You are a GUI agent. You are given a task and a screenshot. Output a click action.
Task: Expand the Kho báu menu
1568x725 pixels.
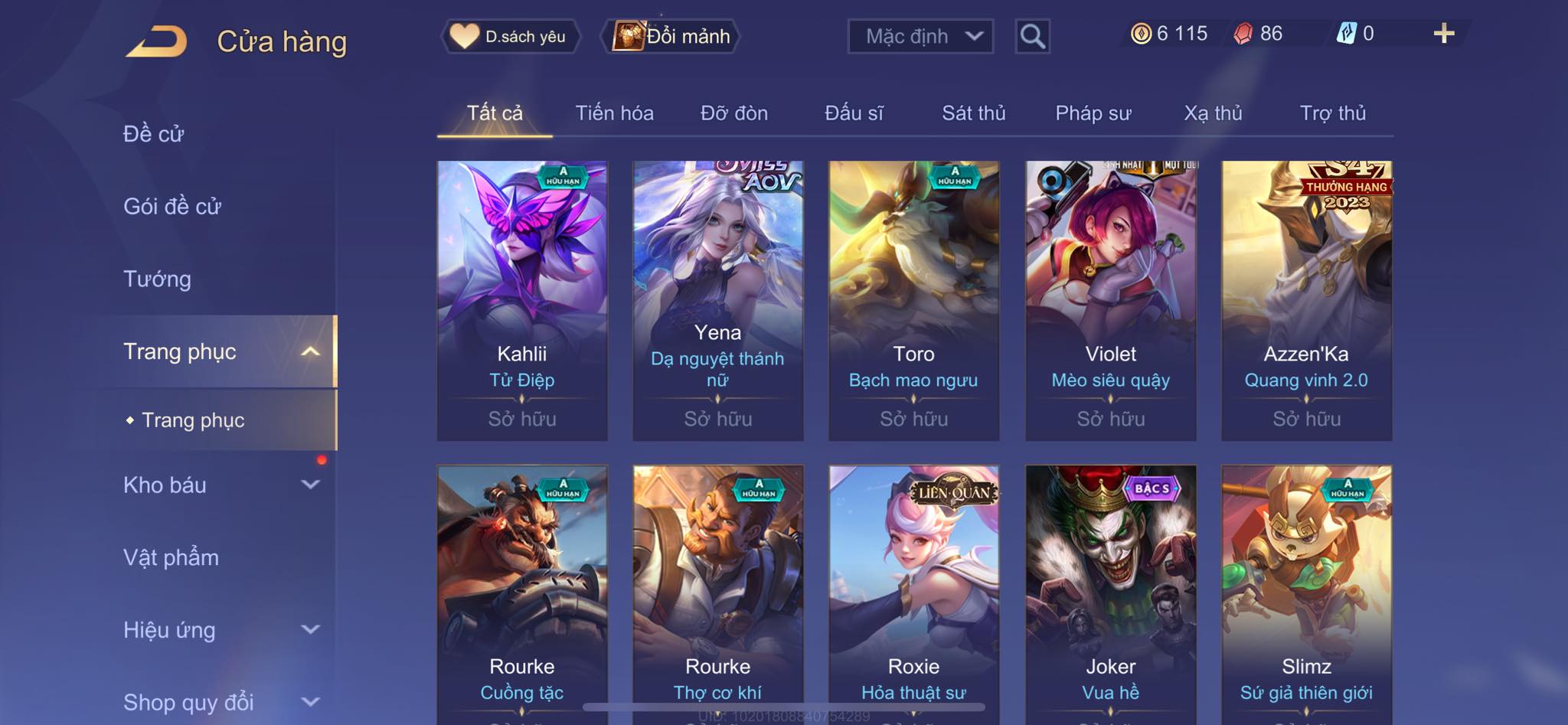tap(220, 485)
